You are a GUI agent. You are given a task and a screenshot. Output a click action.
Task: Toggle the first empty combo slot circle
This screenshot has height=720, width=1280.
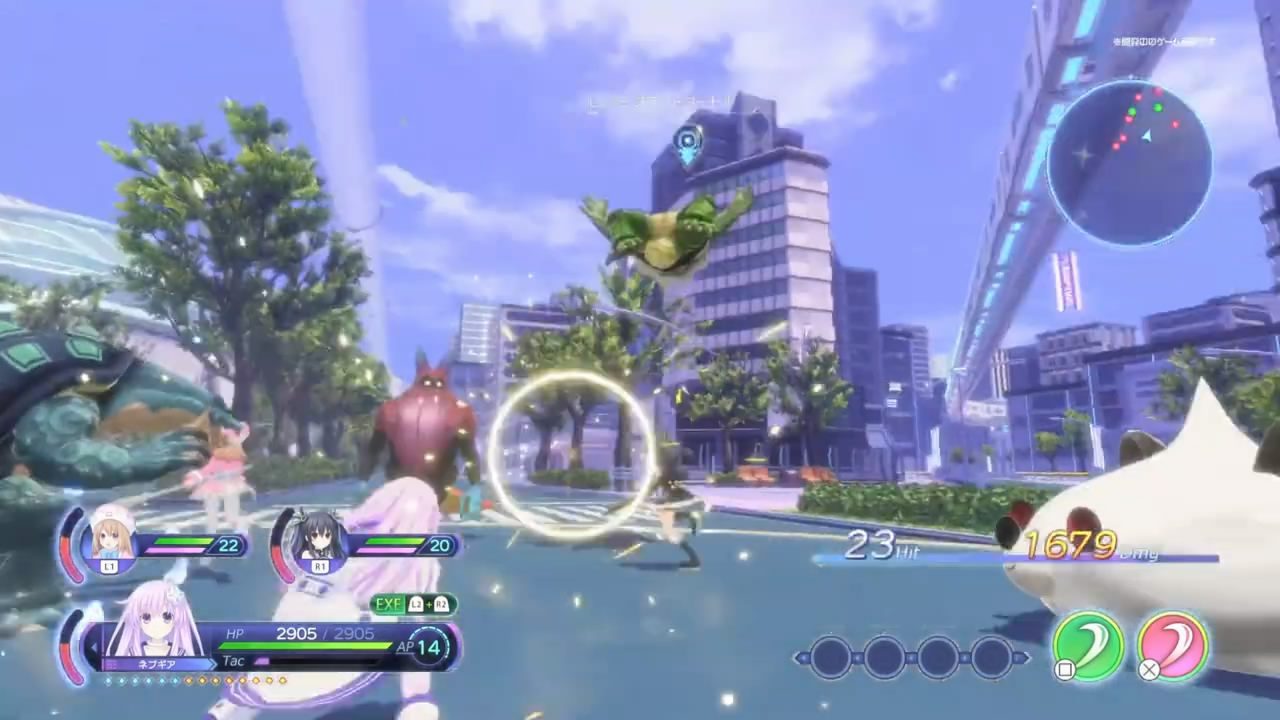click(833, 655)
